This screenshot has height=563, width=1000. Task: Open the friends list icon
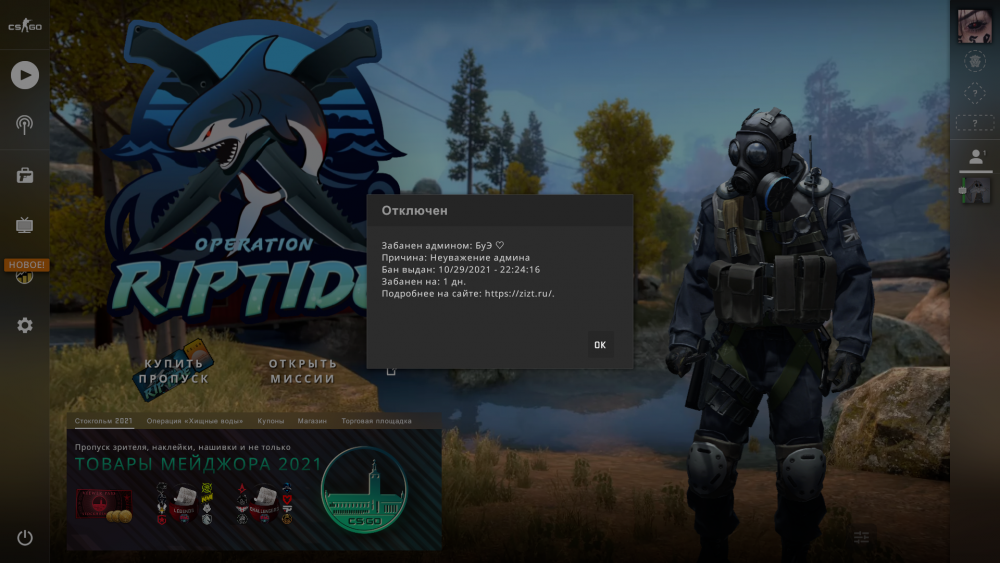[975, 157]
